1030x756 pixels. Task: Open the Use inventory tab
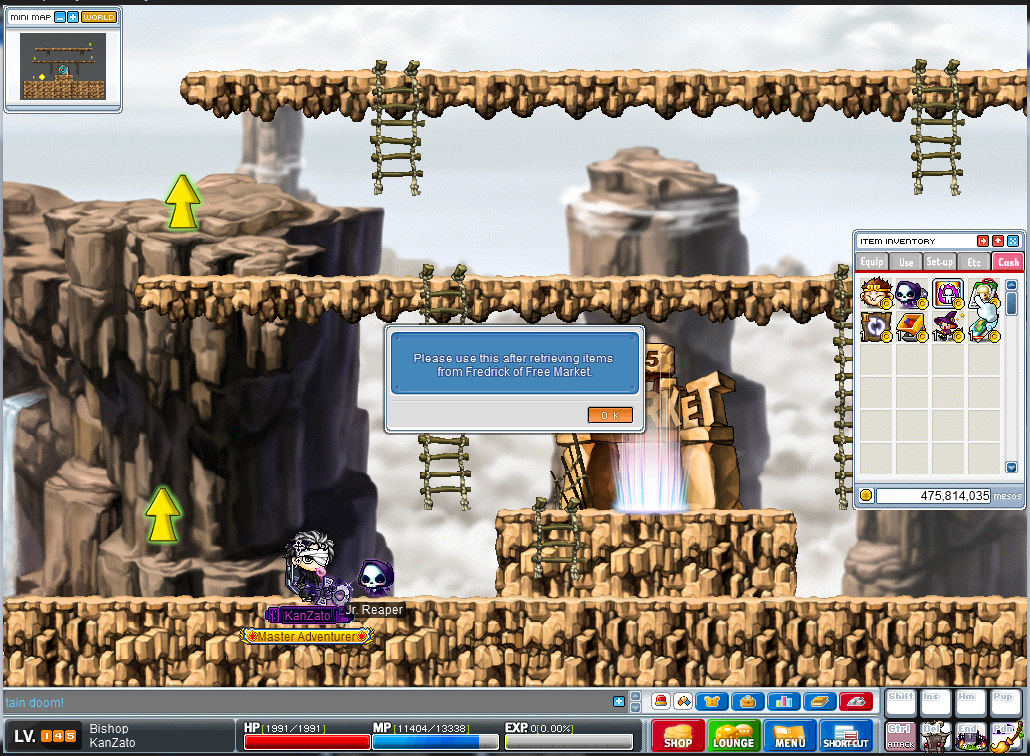[906, 262]
